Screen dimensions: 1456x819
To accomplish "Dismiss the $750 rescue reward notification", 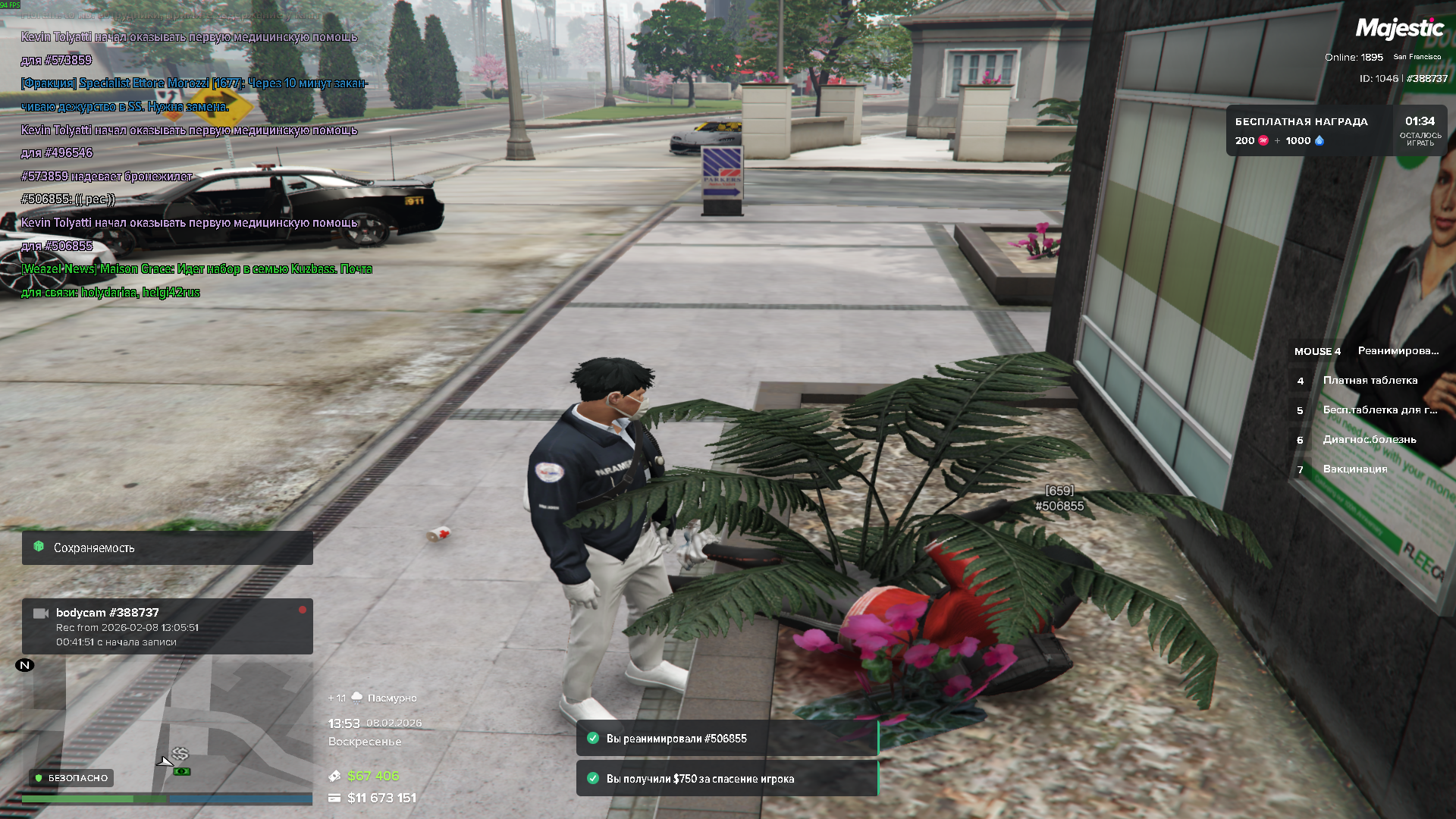I will [726, 779].
